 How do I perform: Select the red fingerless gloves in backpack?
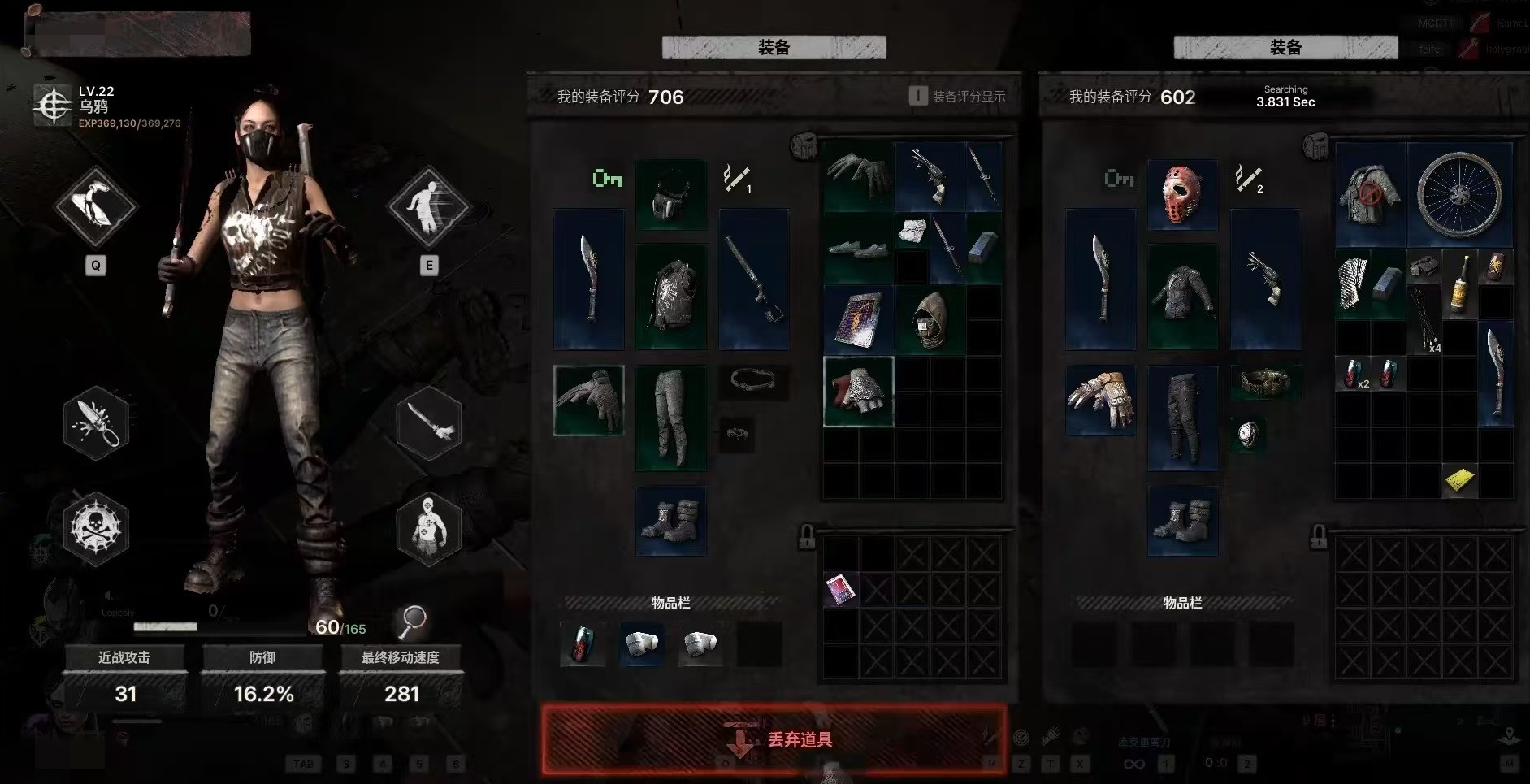[x=858, y=392]
